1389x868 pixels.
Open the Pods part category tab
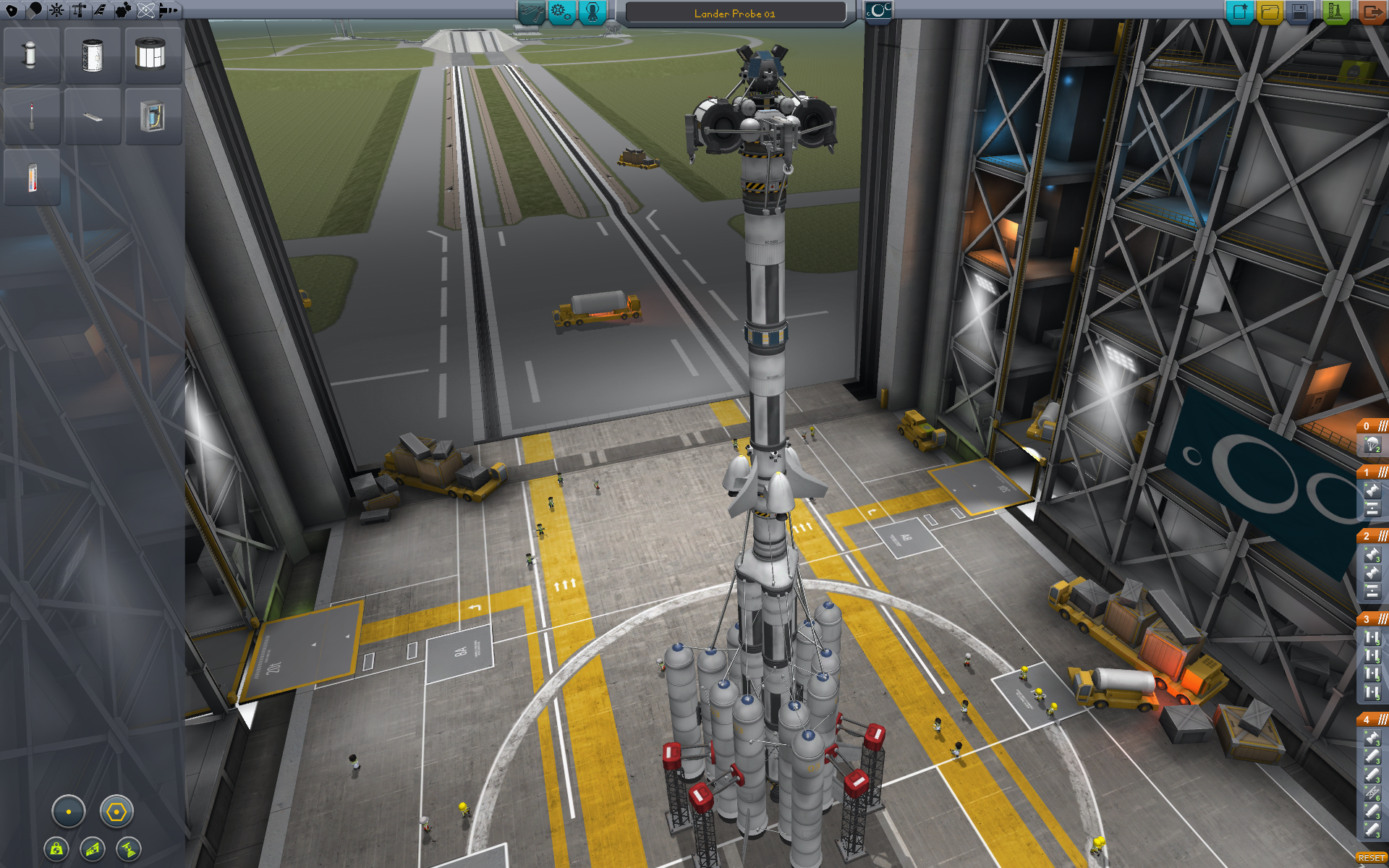pyautogui.click(x=12, y=10)
